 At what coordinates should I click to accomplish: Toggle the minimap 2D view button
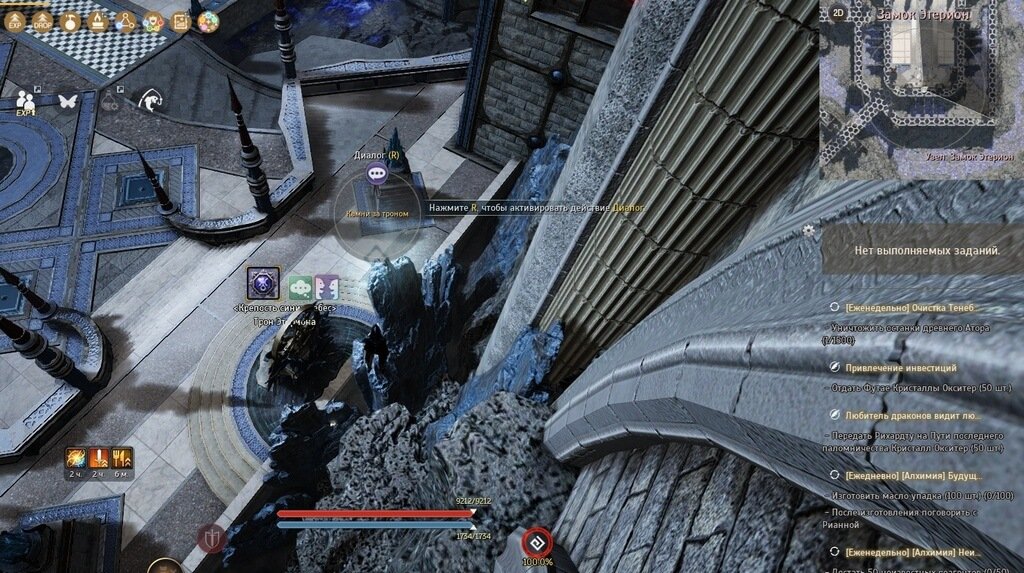point(837,13)
